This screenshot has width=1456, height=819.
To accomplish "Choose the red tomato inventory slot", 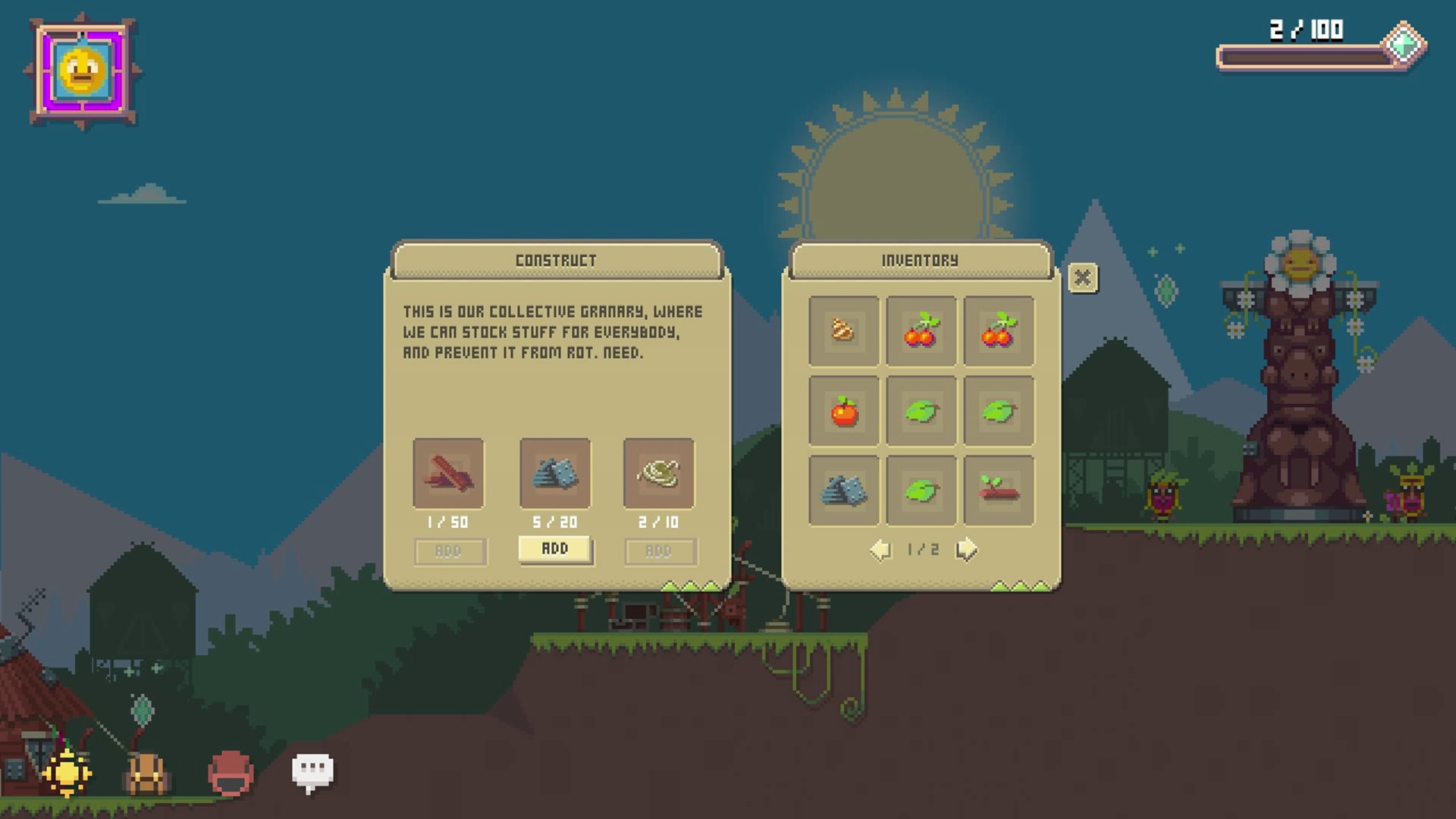I will tap(843, 411).
